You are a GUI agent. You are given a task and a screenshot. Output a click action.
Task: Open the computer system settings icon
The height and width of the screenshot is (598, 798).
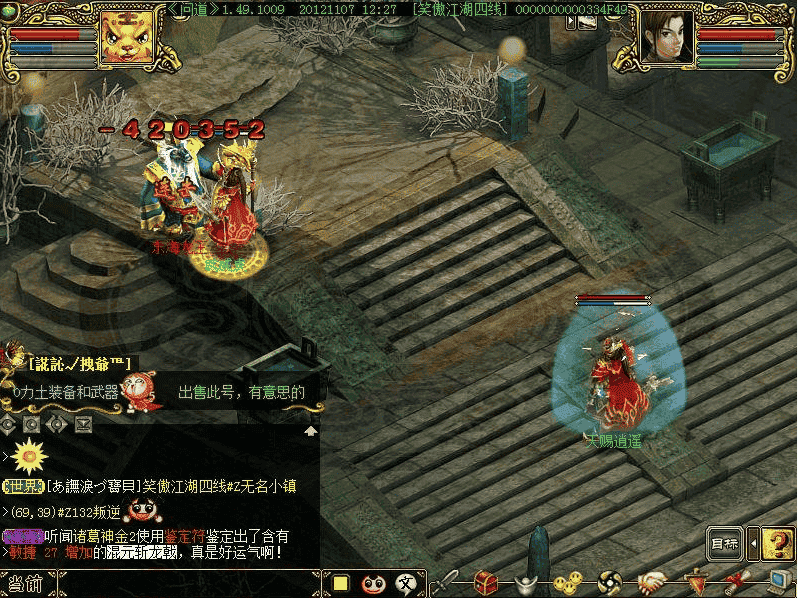[778, 582]
